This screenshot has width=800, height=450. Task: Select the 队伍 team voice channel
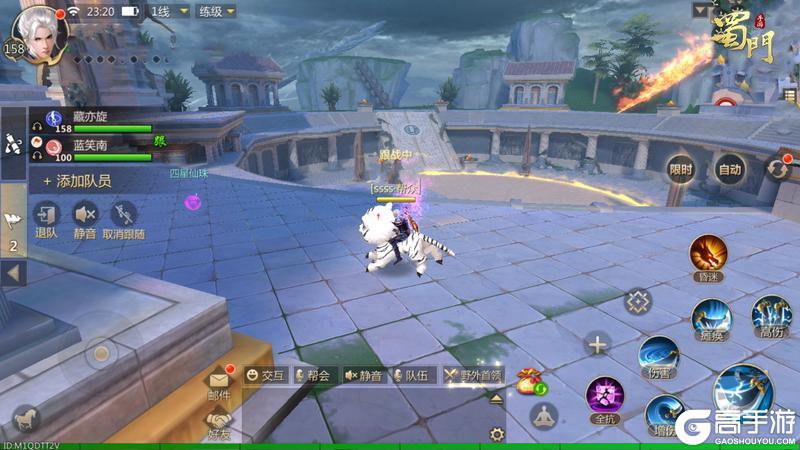point(409,376)
